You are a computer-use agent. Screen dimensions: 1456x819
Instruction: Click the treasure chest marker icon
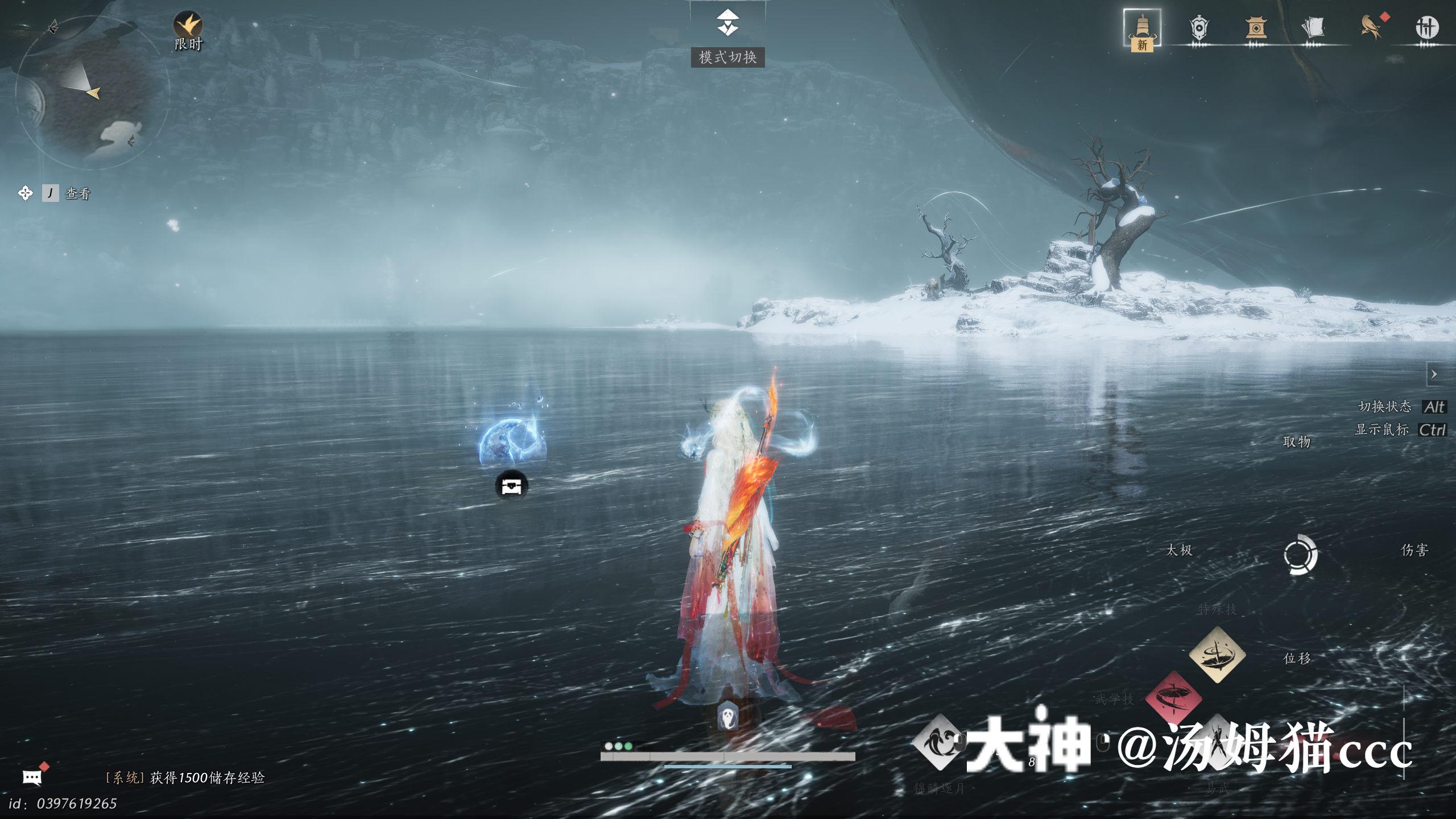coord(511,486)
